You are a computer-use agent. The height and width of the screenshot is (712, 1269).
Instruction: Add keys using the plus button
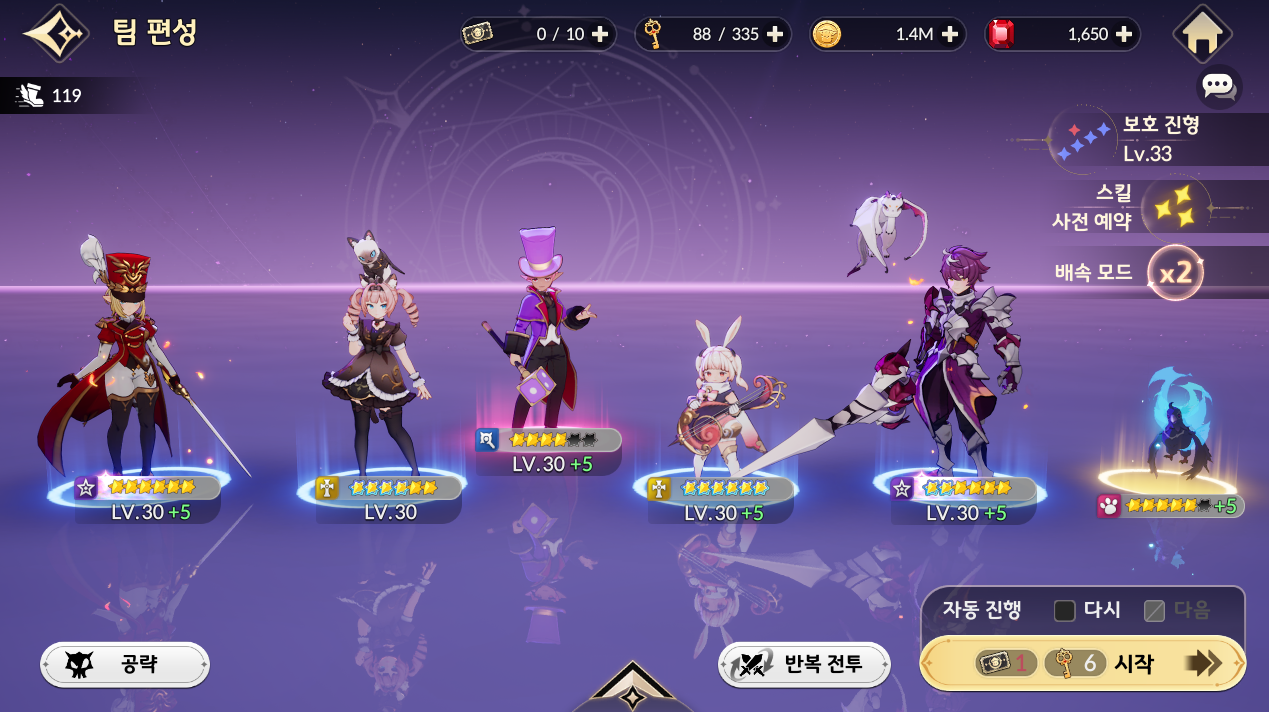(x=774, y=34)
